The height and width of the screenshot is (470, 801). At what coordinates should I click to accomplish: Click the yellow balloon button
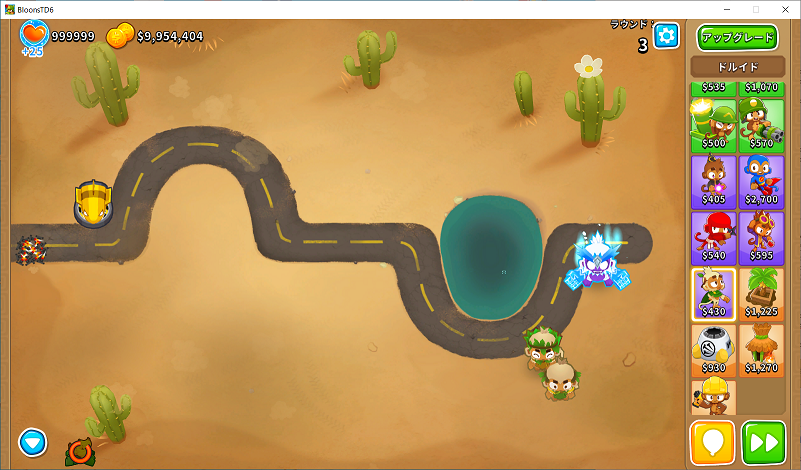pos(713,442)
